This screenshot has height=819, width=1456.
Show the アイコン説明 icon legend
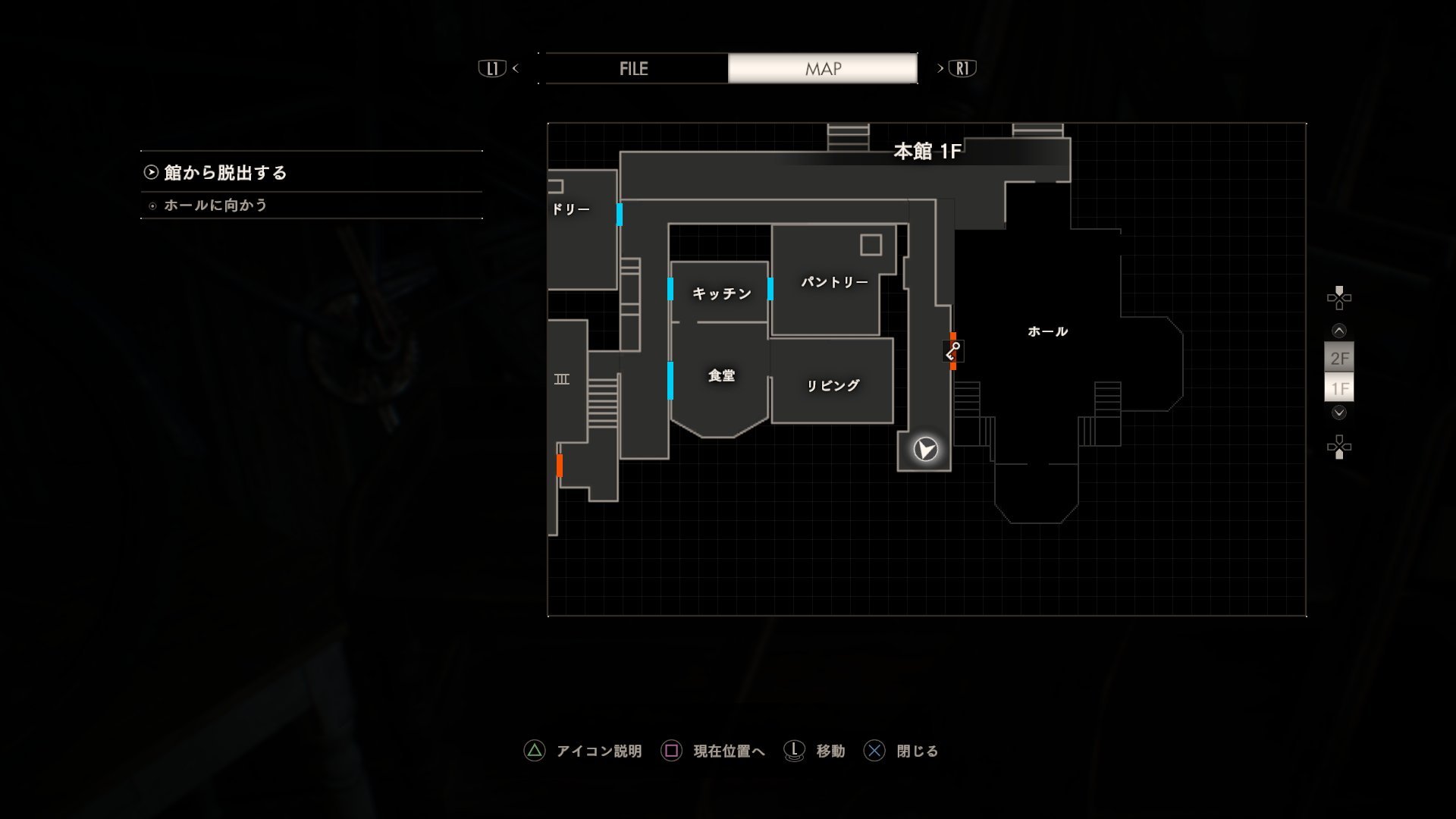coord(583,751)
